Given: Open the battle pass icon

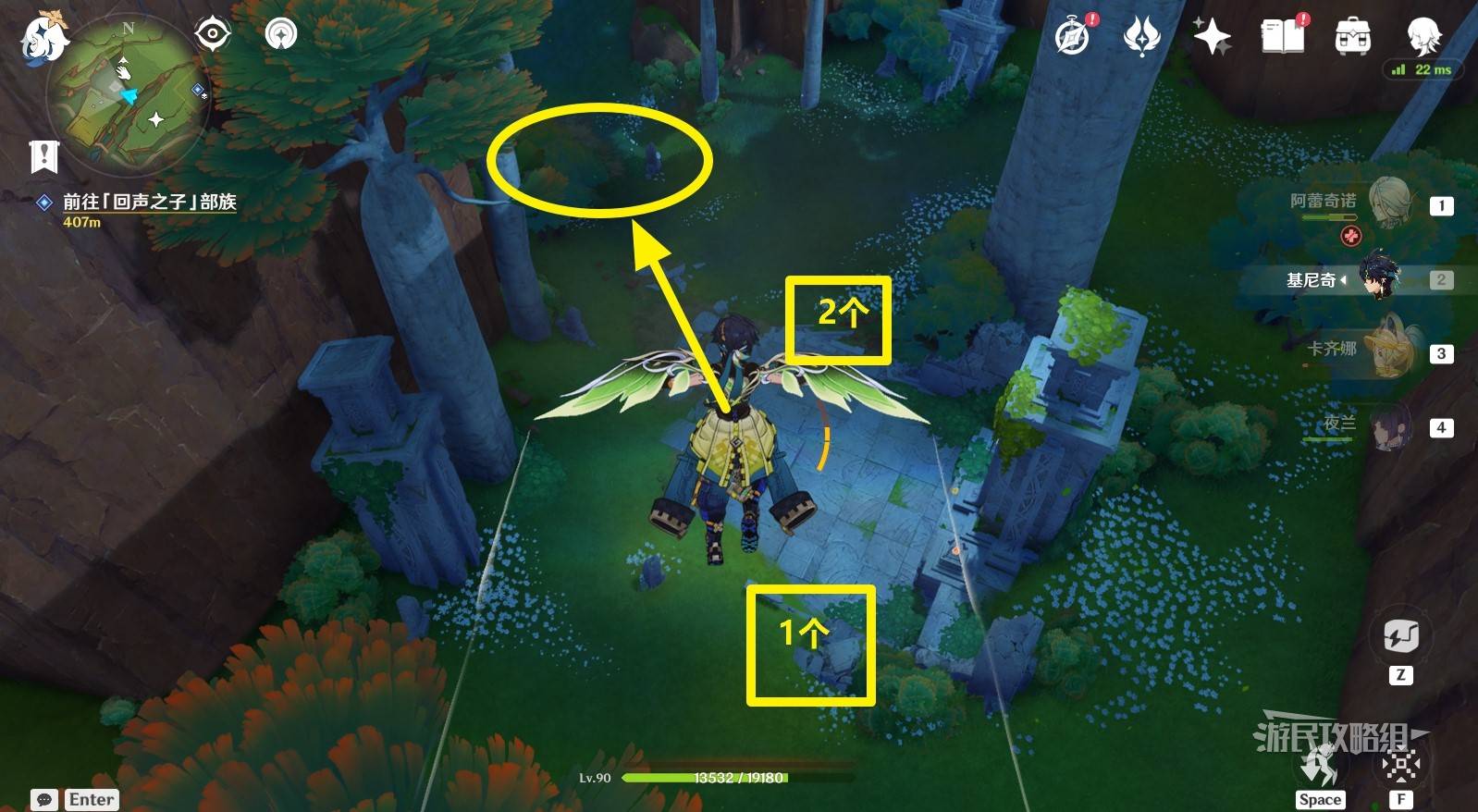Looking at the screenshot, I should pos(1141,37).
